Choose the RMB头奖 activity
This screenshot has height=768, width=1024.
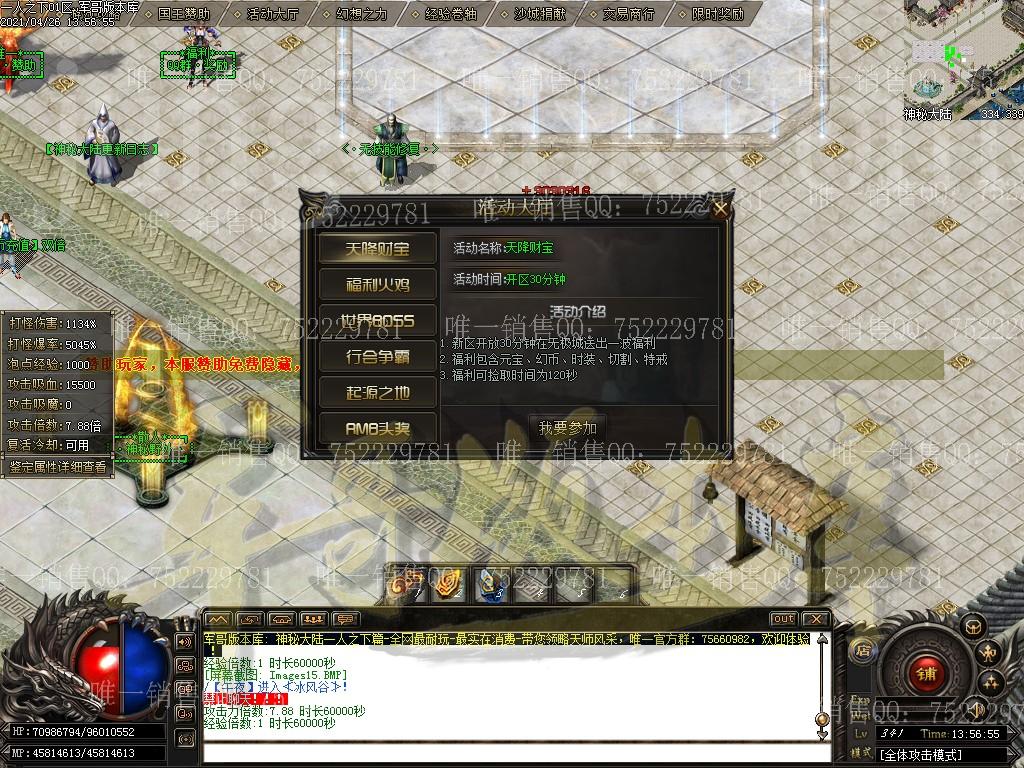377,428
